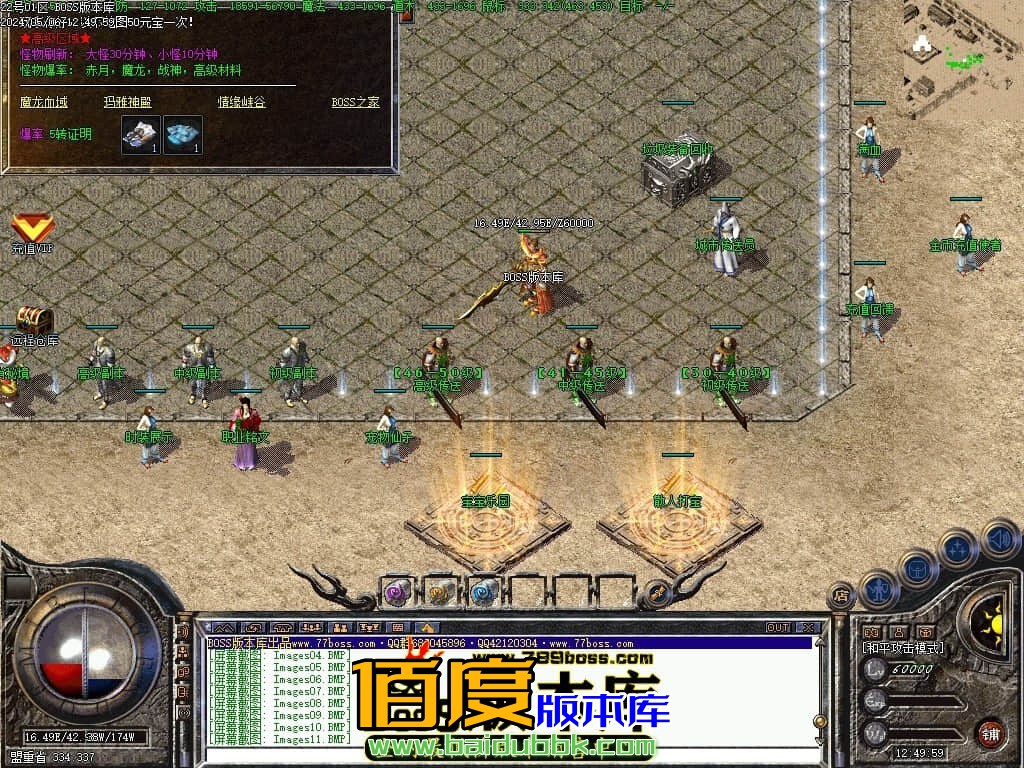The image size is (1024, 768).
Task: Click the OUT button on the chat bar
Action: coord(777,628)
